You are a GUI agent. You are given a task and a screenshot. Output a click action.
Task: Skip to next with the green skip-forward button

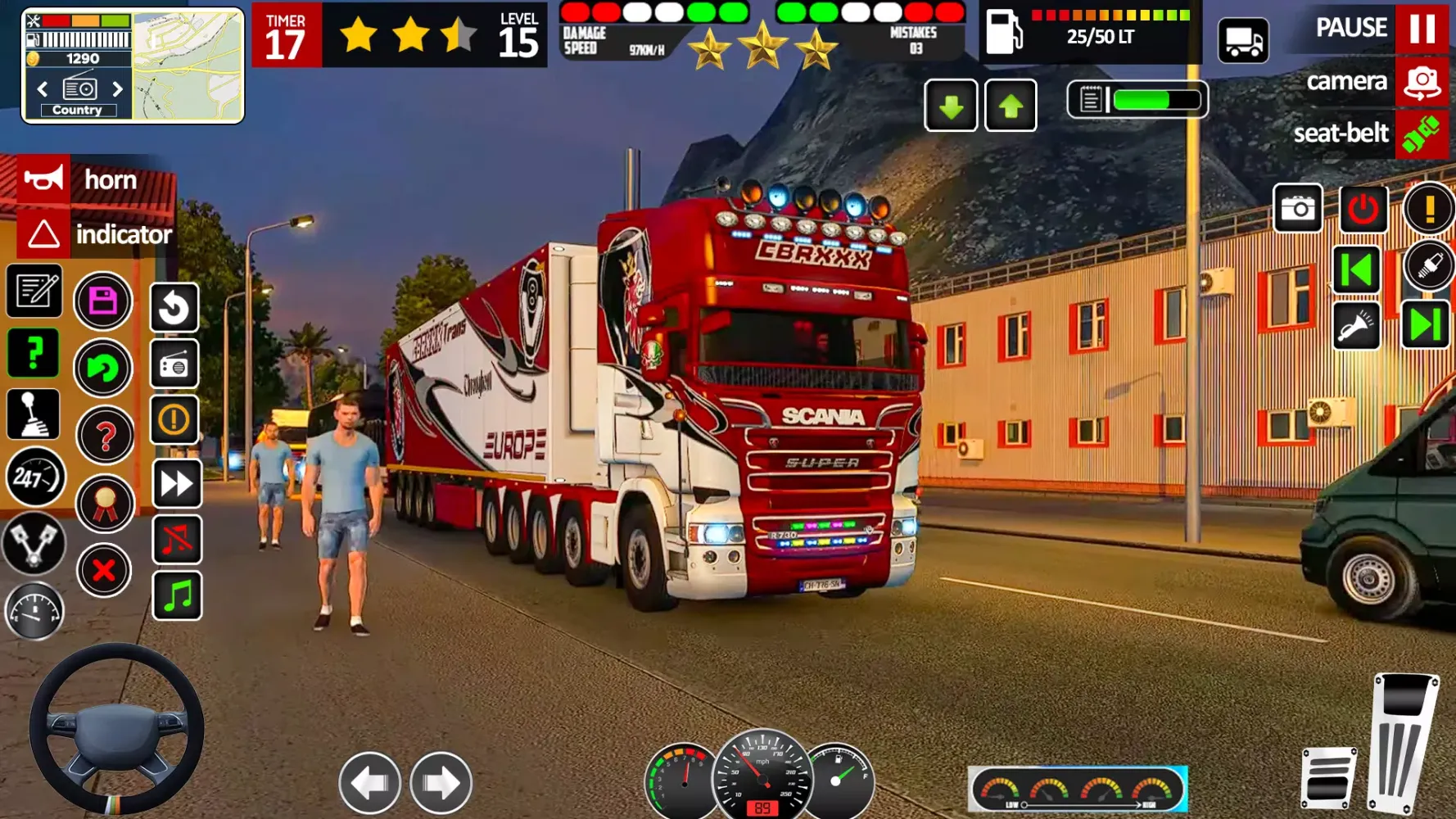(1425, 325)
